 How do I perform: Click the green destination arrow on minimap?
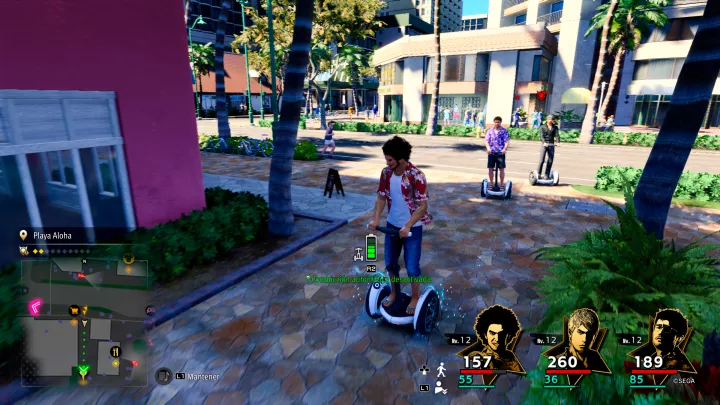[x=83, y=371]
